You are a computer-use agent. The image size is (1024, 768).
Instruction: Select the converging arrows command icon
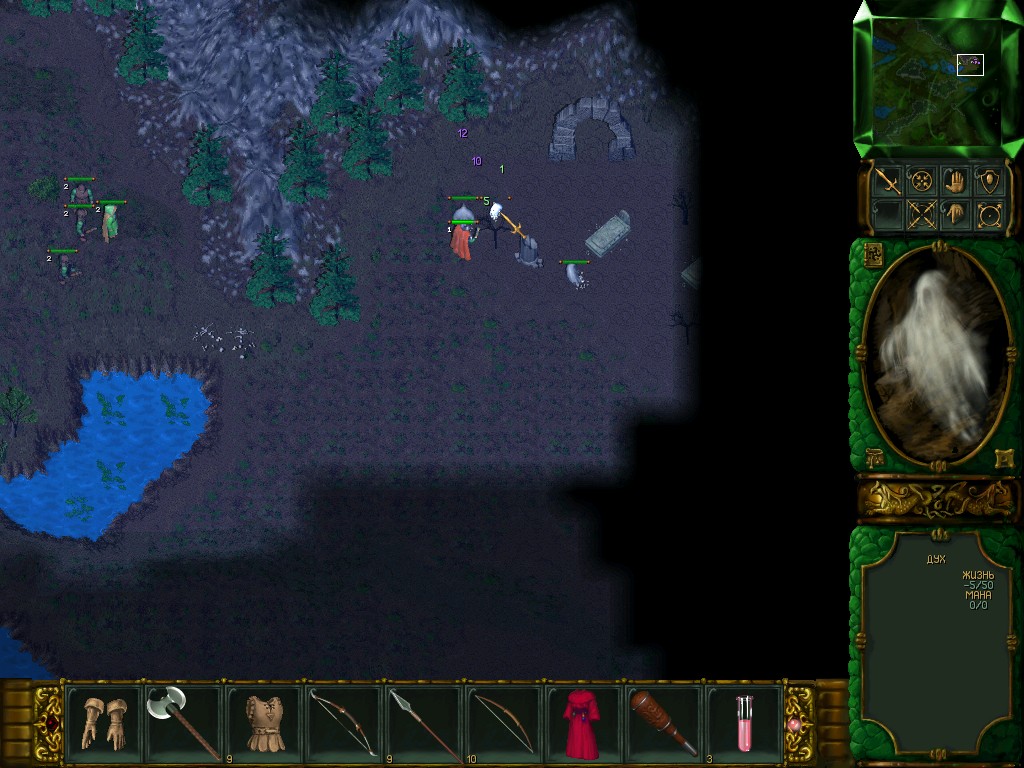(921, 181)
